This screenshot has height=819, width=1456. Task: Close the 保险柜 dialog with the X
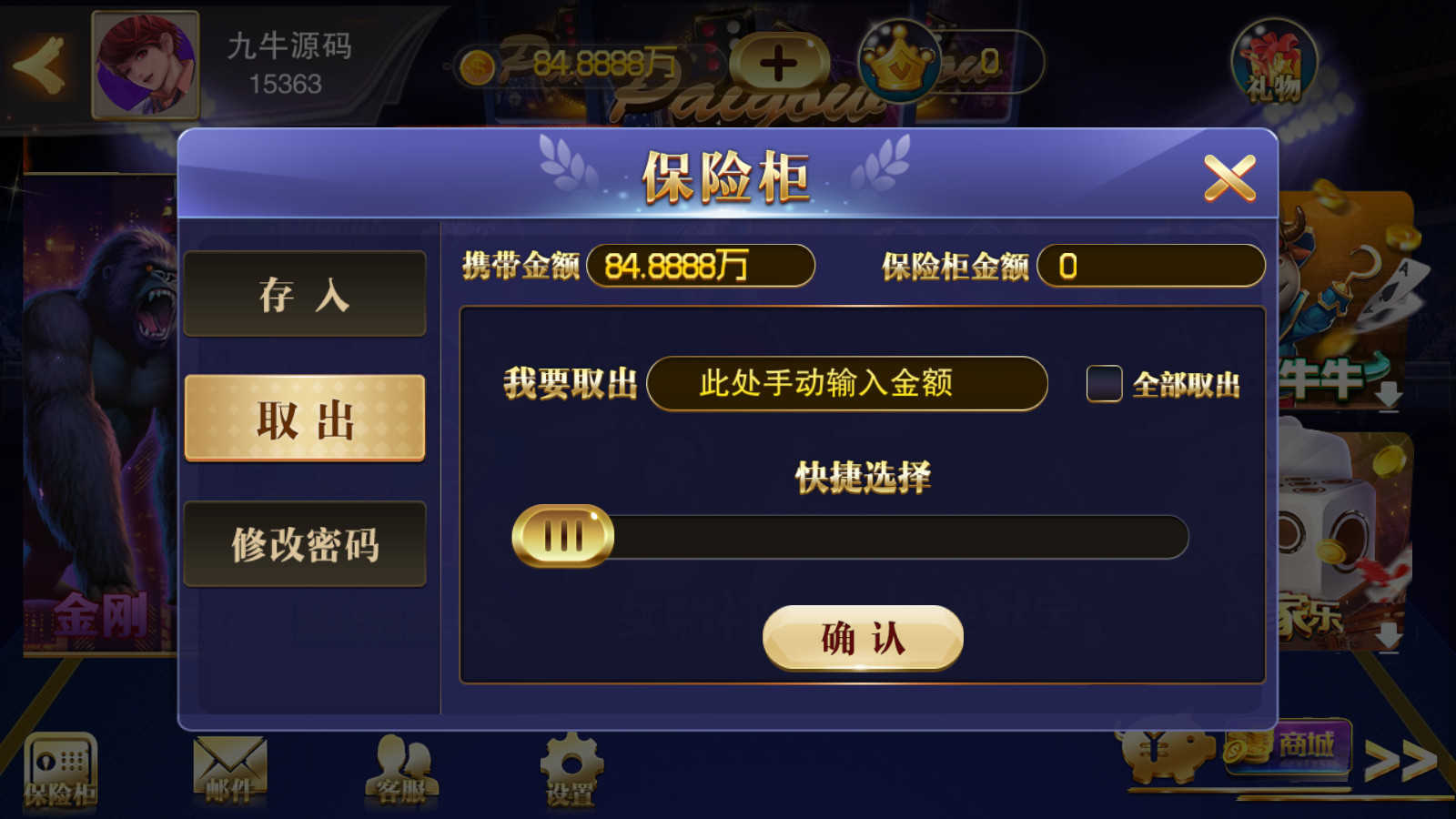[x=1233, y=175]
